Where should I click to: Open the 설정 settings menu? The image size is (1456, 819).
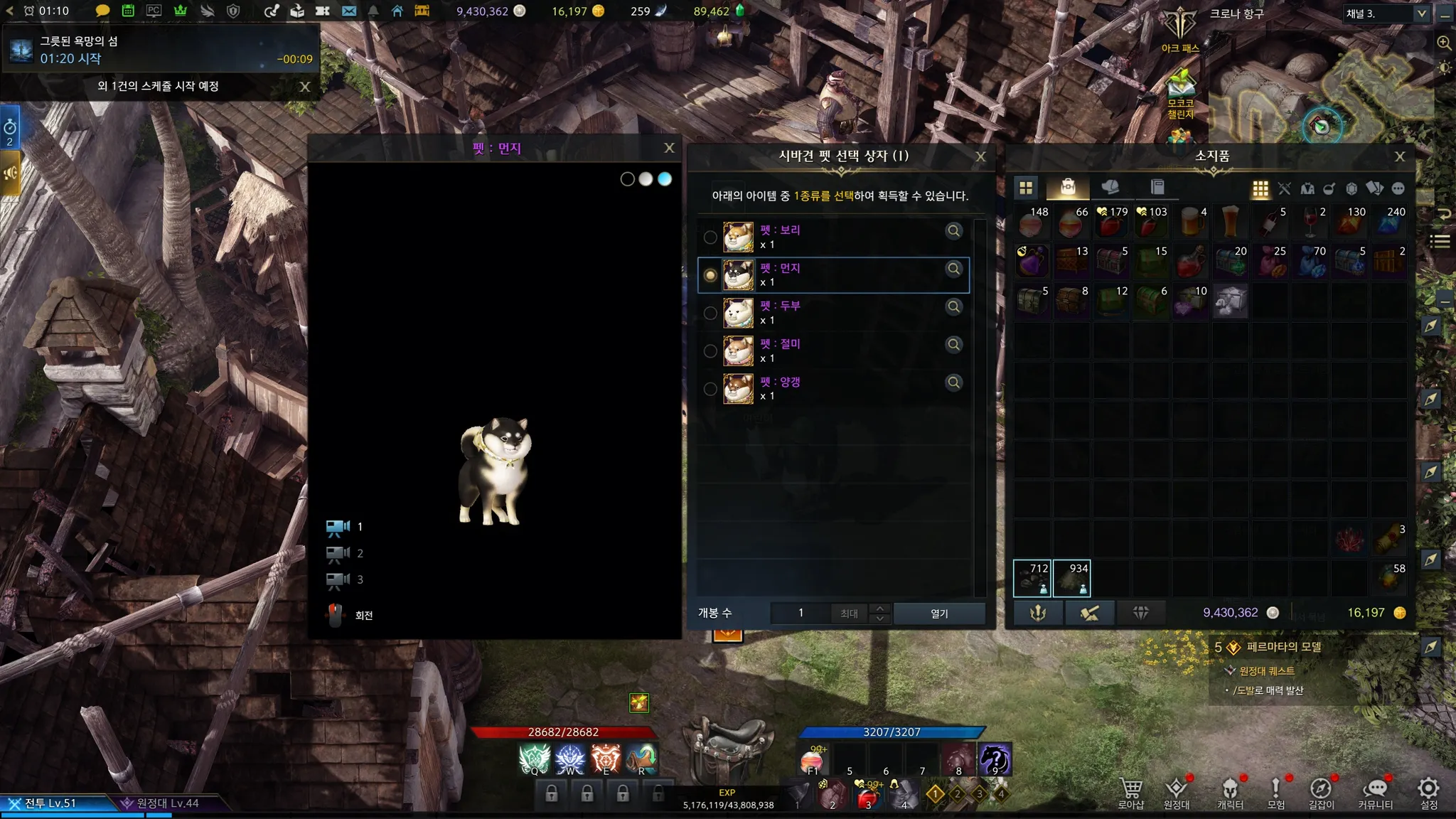point(1428,793)
